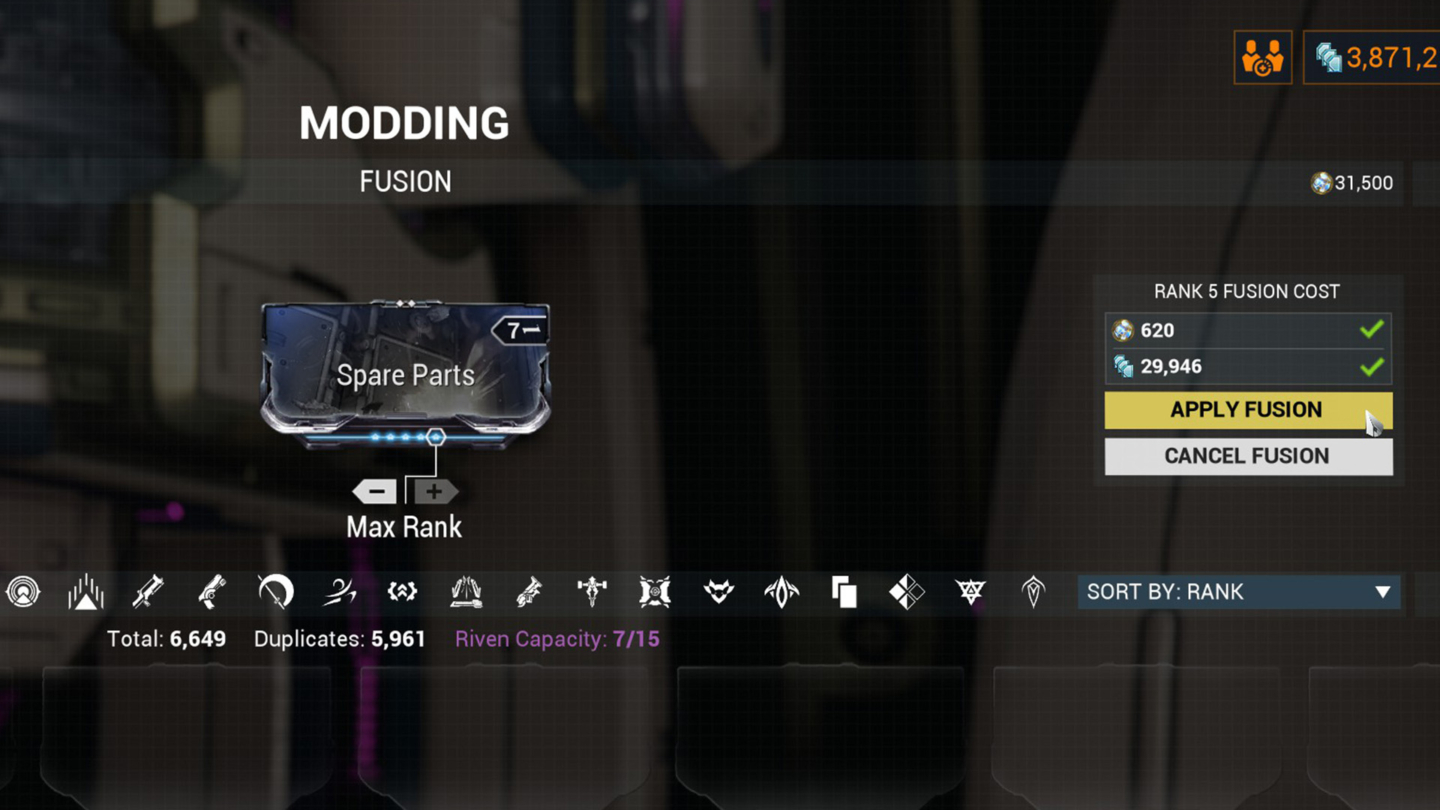The height and width of the screenshot is (810, 1440).
Task: Select the FUSION tab label
Action: pos(405,181)
